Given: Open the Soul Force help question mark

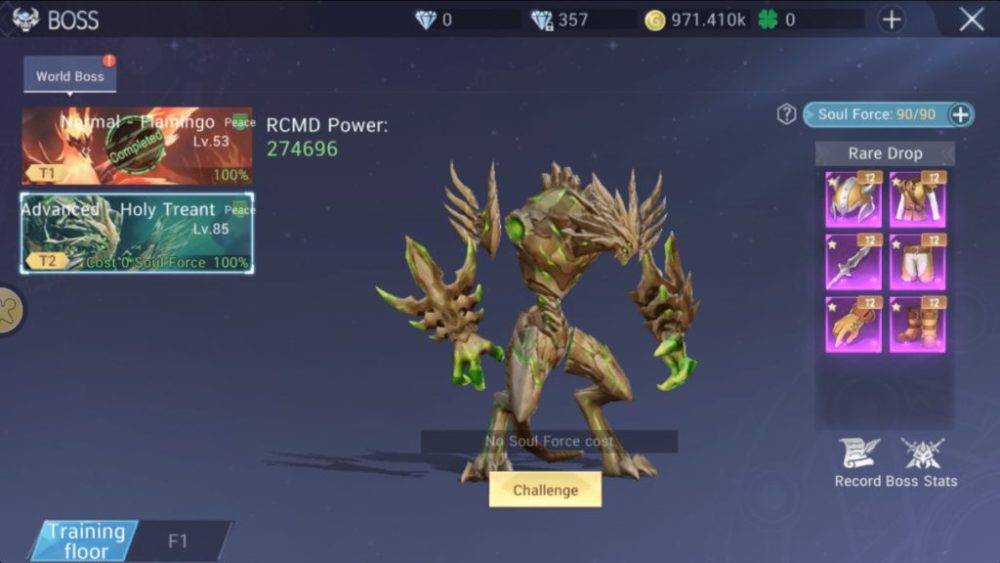Looking at the screenshot, I should [x=787, y=114].
